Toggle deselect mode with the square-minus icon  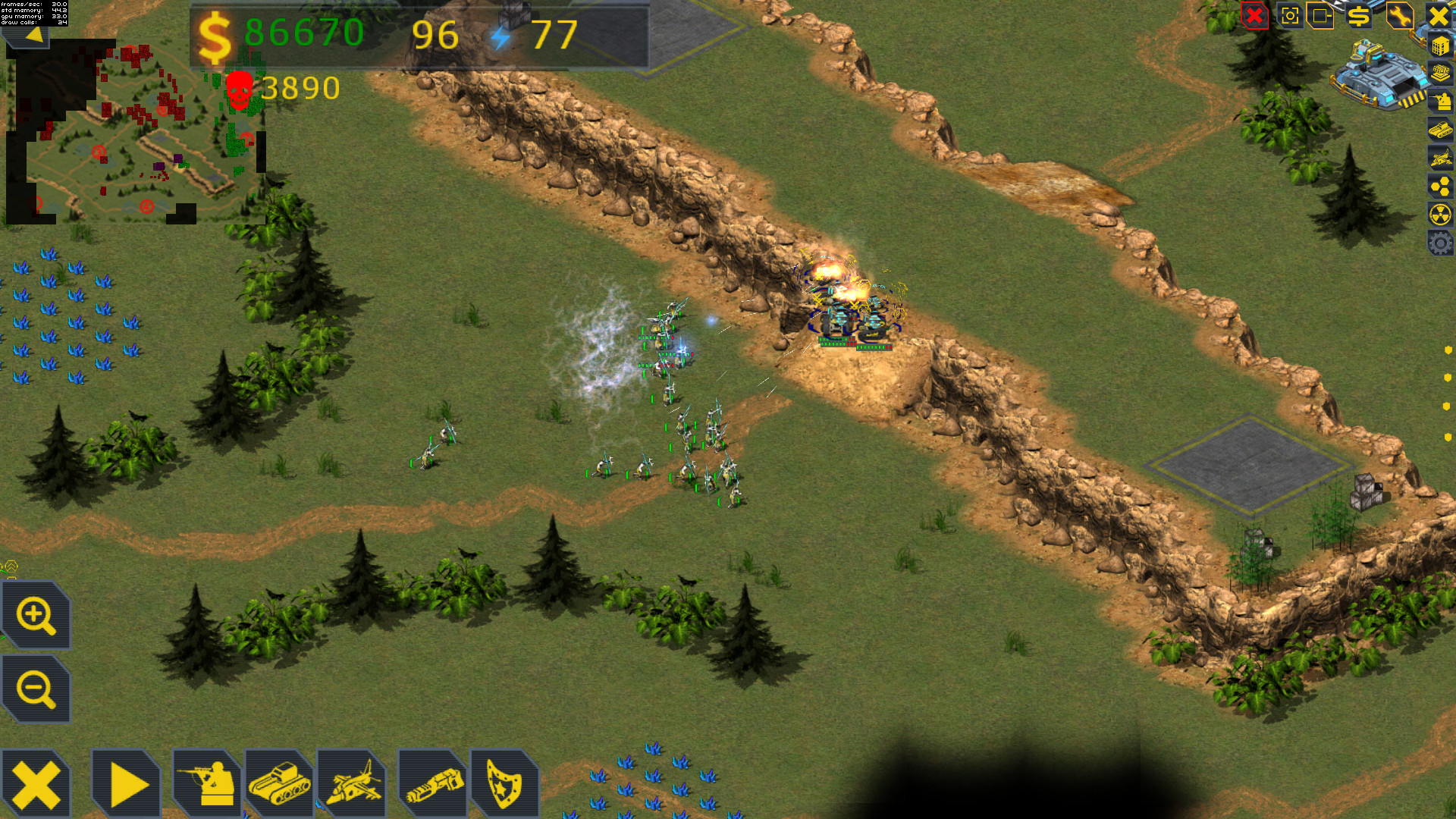(1320, 16)
